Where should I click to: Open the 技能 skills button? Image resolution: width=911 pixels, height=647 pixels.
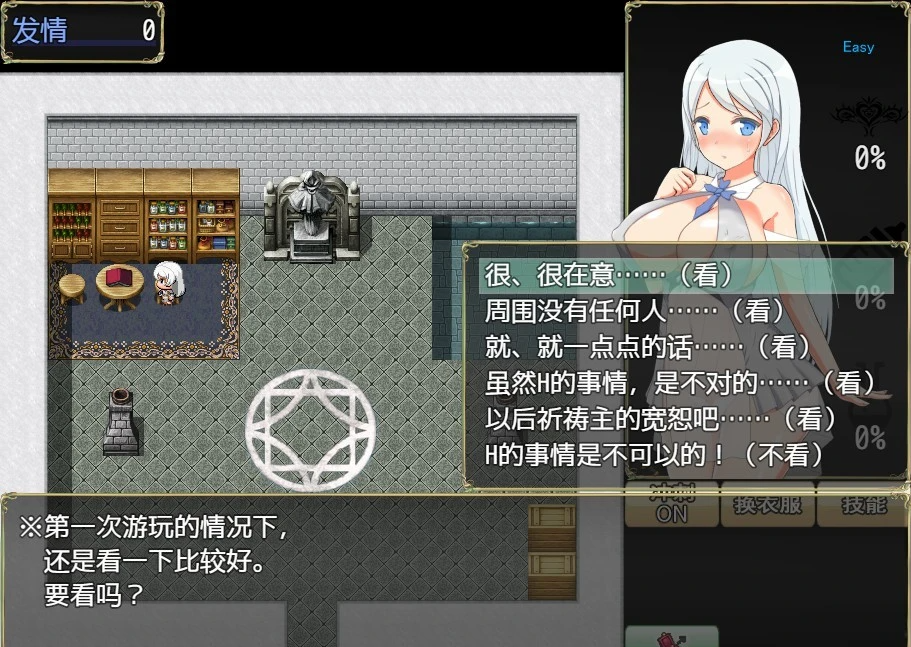point(862,506)
